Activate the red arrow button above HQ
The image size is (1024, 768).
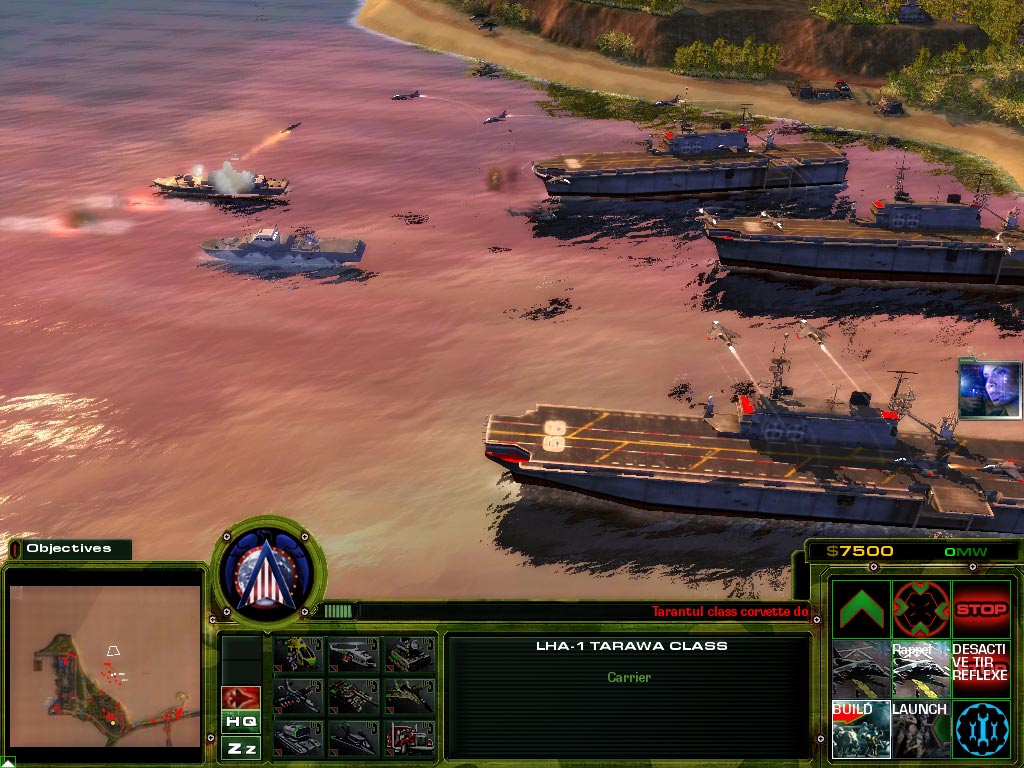tap(241, 696)
